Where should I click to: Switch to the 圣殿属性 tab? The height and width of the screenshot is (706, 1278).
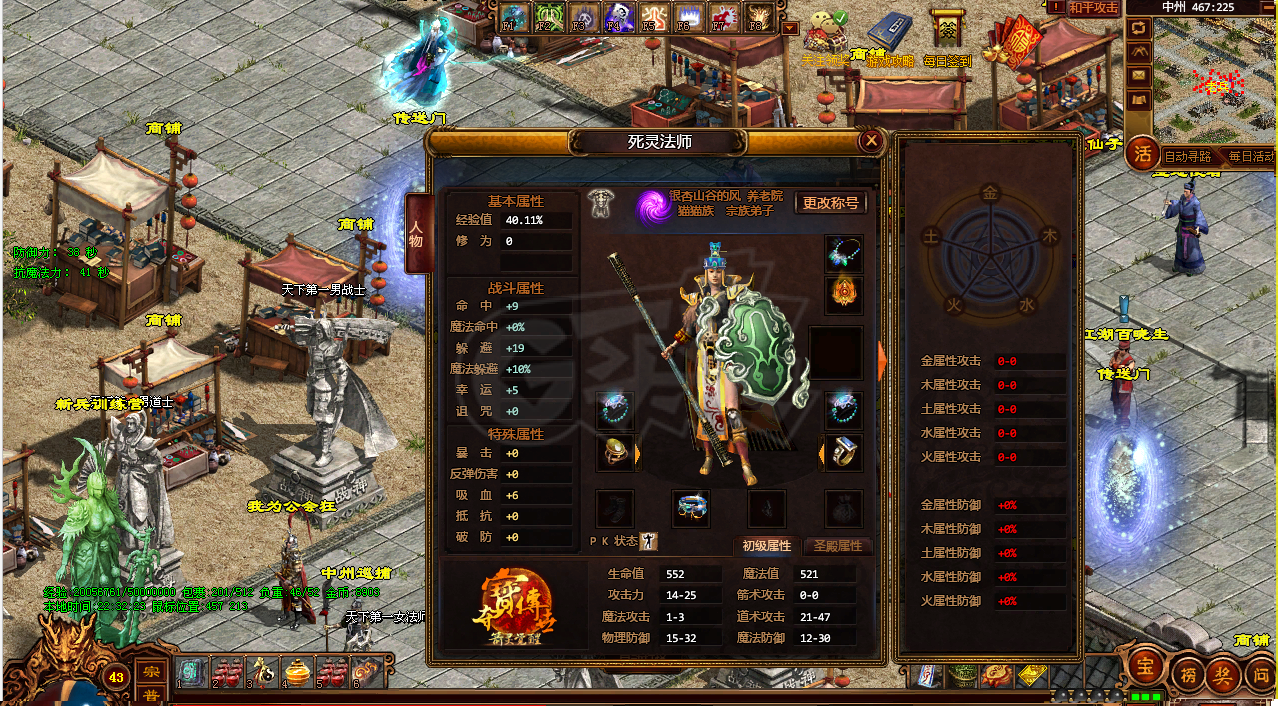pos(837,546)
